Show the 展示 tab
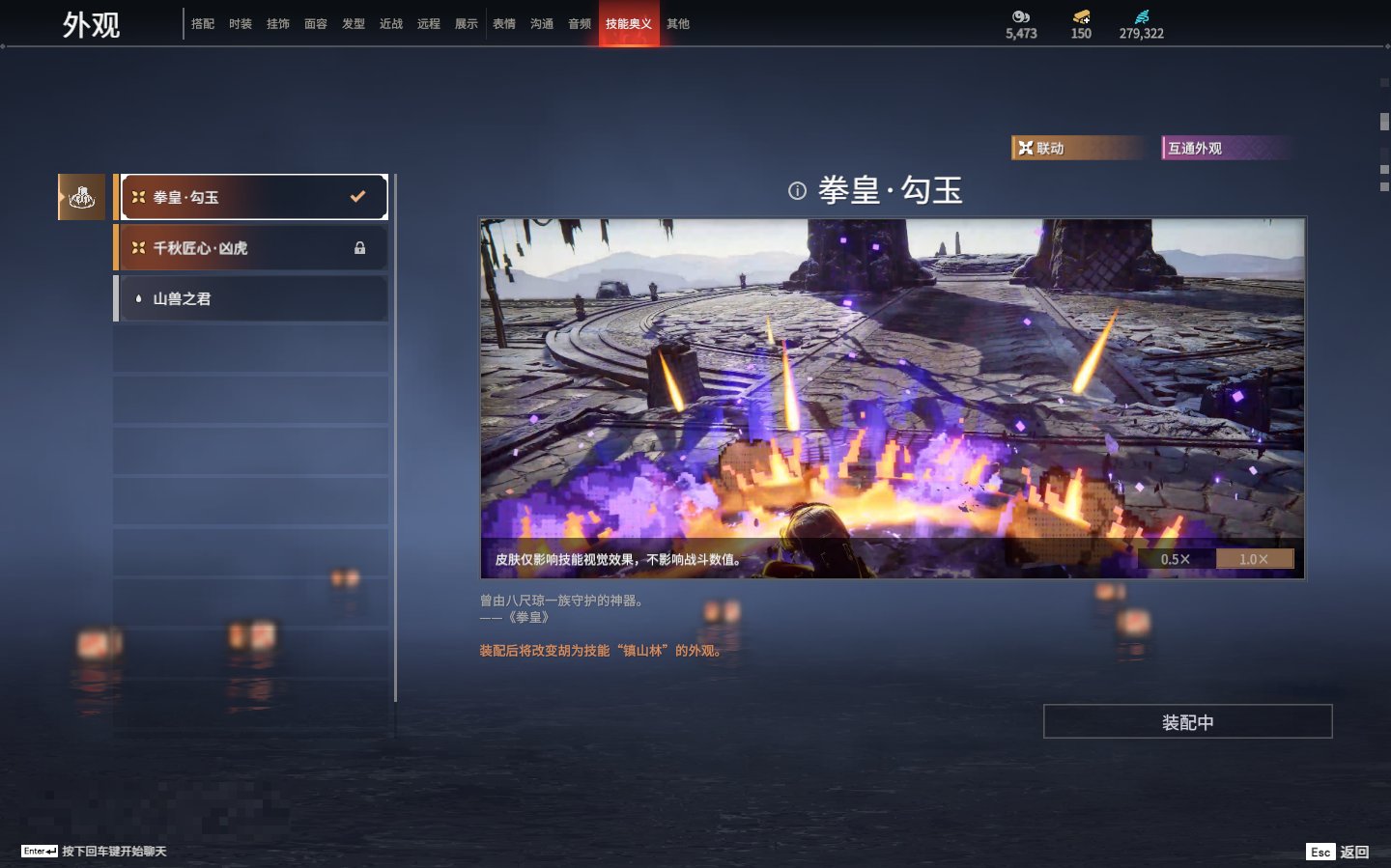Image resolution: width=1391 pixels, height=868 pixels. coord(467,24)
